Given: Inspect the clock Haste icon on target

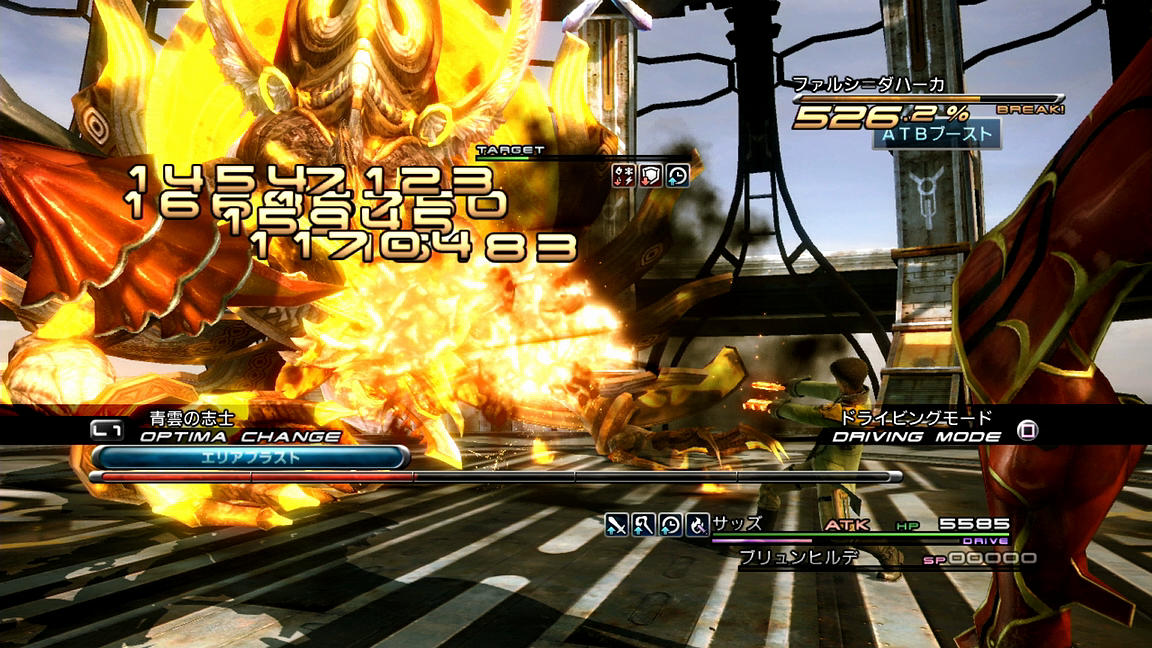Looking at the screenshot, I should pos(677,176).
